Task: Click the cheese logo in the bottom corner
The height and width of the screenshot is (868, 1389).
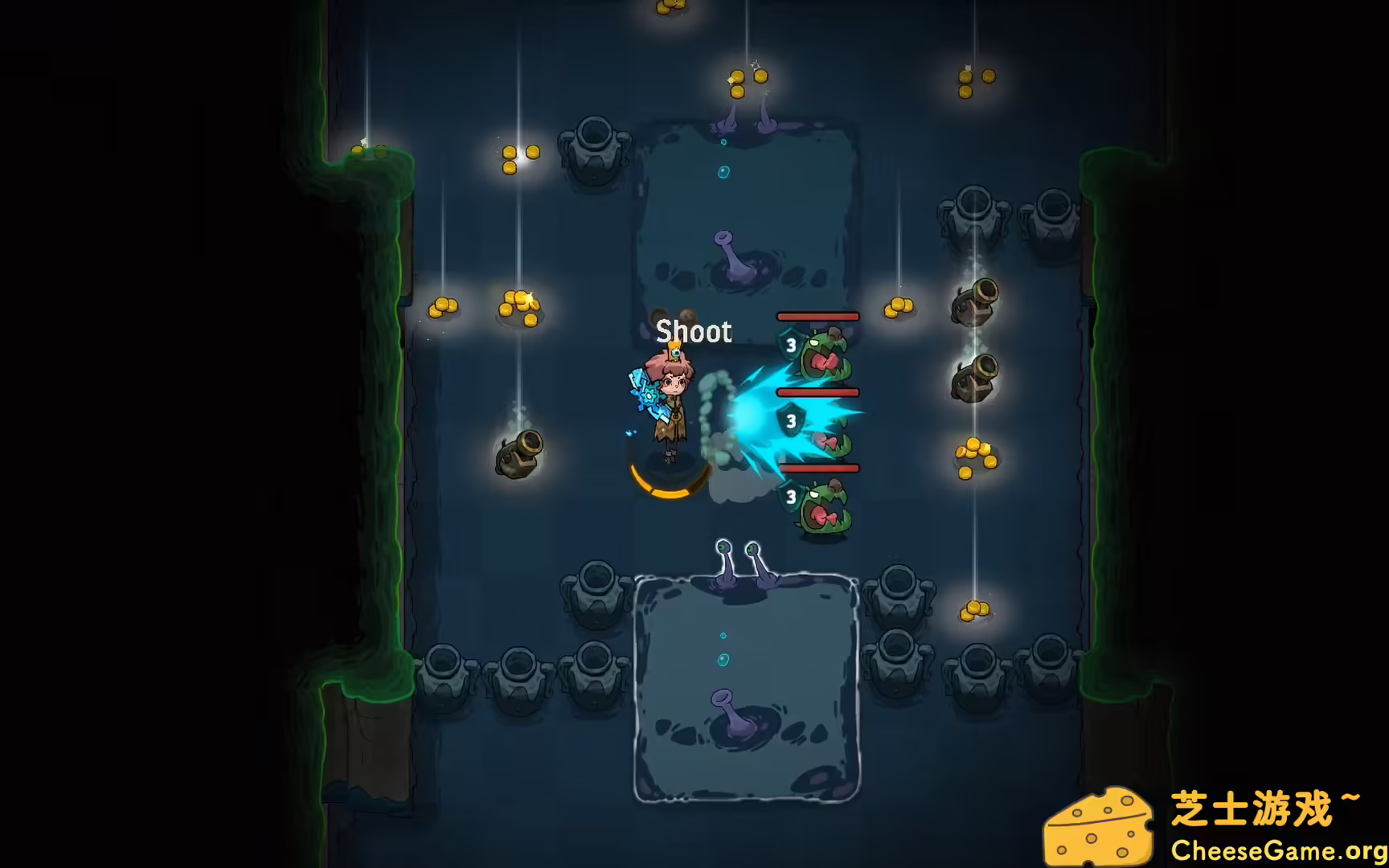Action: pos(1101,822)
